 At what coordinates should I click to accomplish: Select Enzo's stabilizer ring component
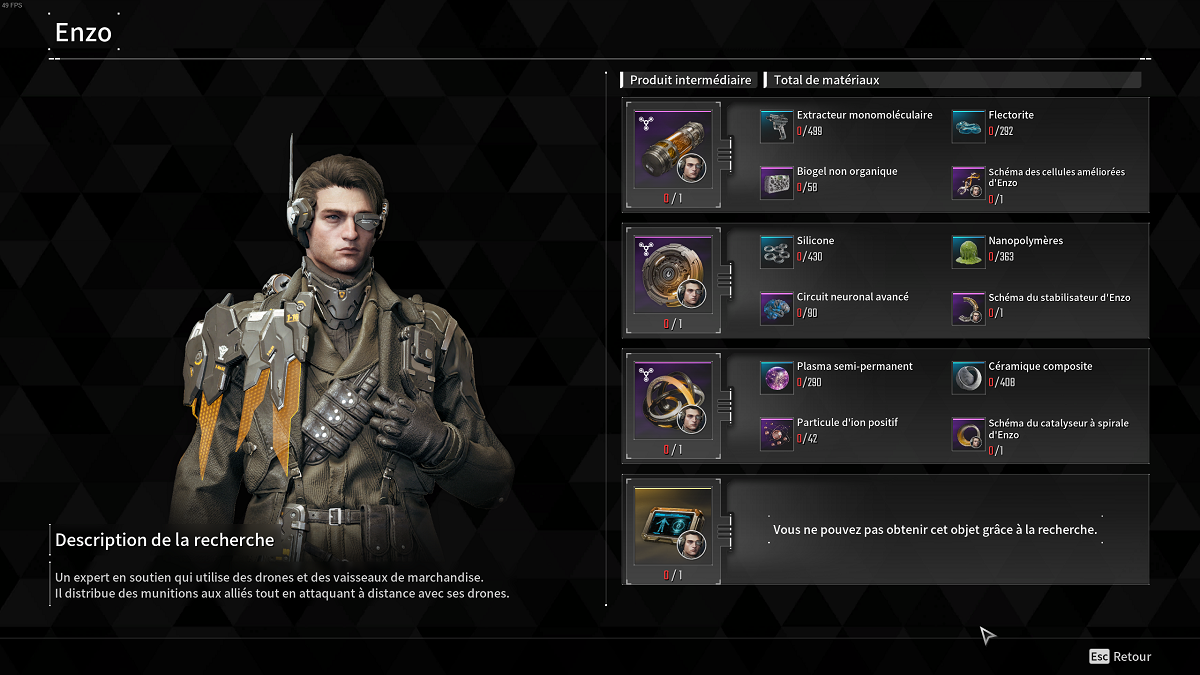673,276
